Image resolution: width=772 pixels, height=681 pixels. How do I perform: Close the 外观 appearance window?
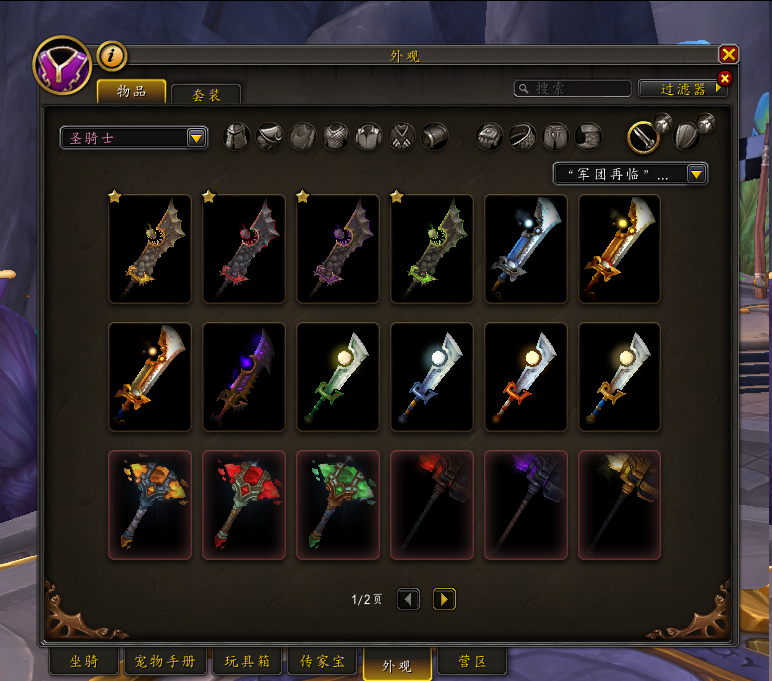click(x=729, y=55)
